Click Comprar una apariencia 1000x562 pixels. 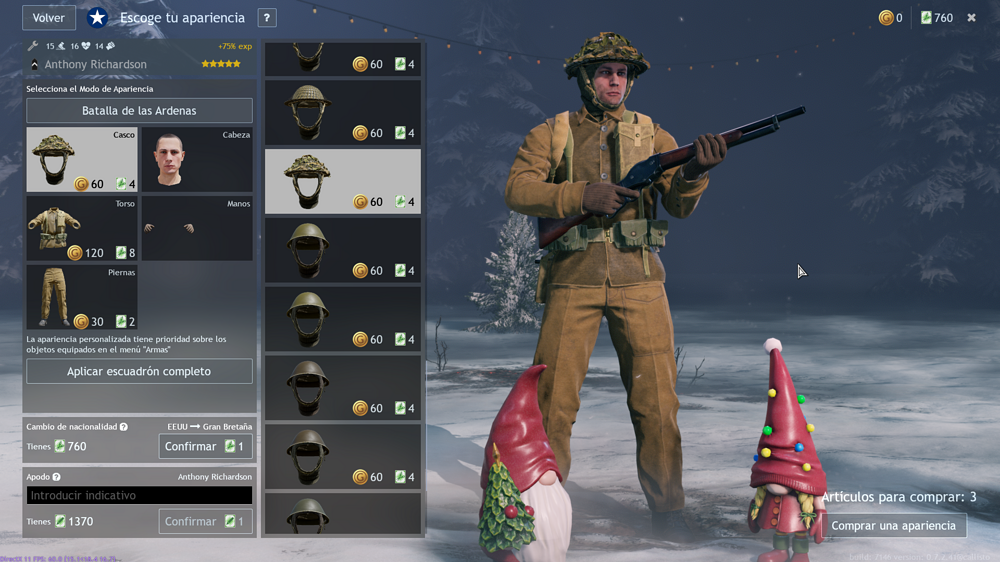893,526
